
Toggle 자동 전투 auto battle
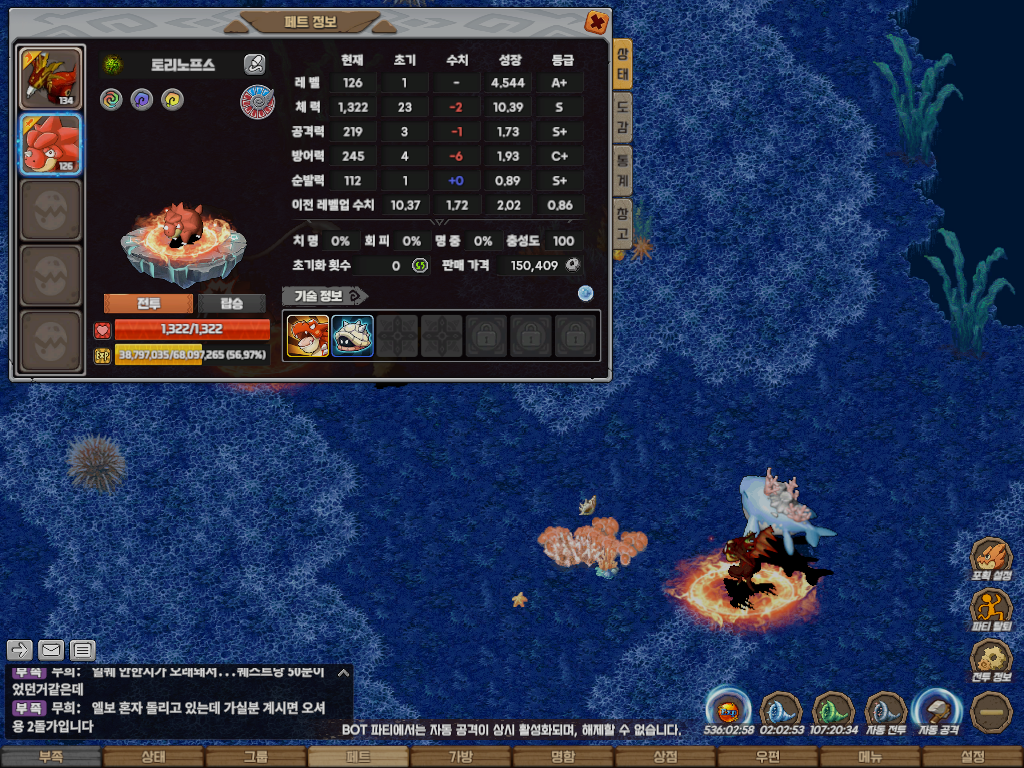[x=885, y=711]
